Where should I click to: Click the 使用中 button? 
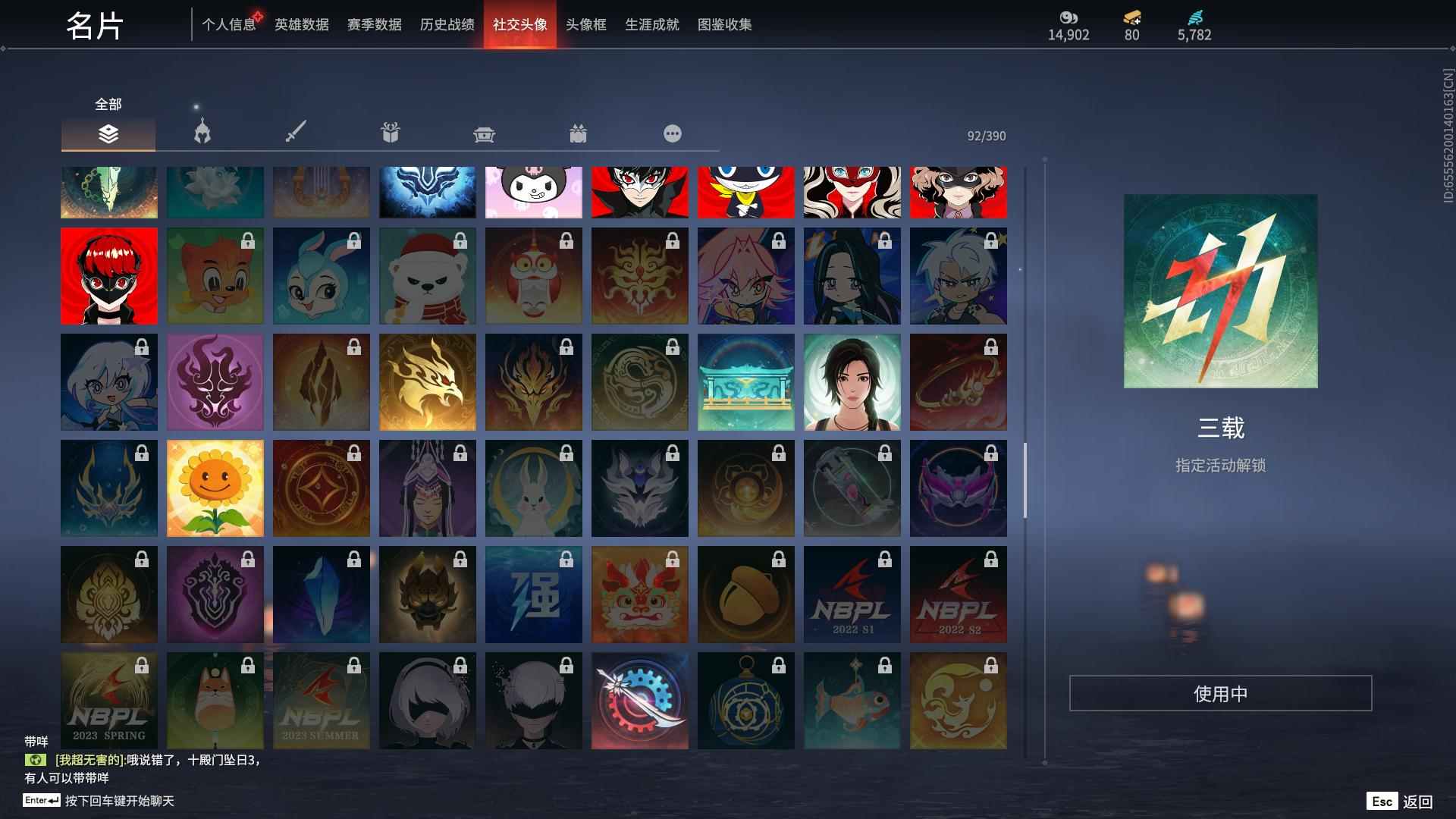point(1221,692)
